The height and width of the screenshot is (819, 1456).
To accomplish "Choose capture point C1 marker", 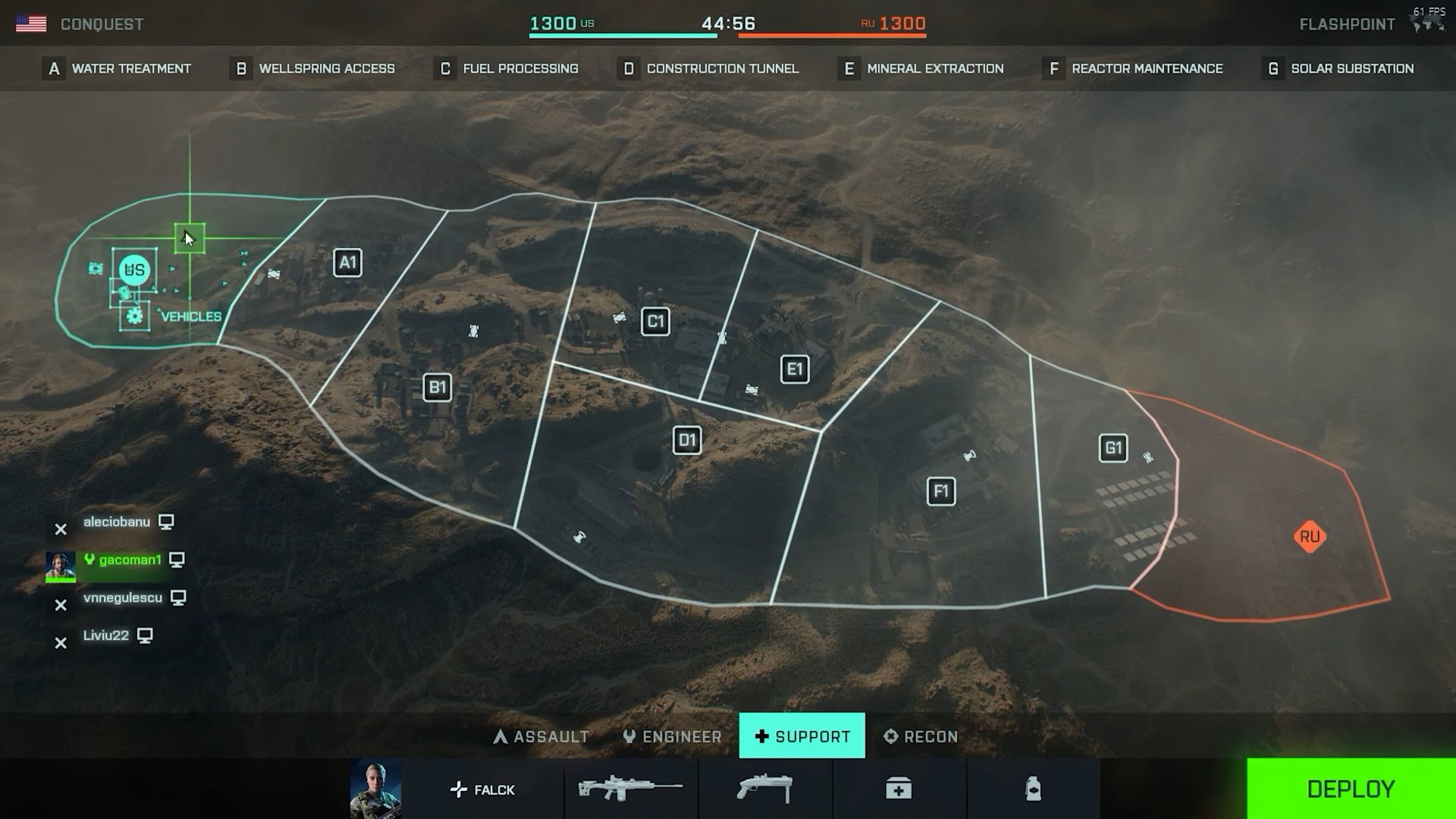I will [x=655, y=322].
